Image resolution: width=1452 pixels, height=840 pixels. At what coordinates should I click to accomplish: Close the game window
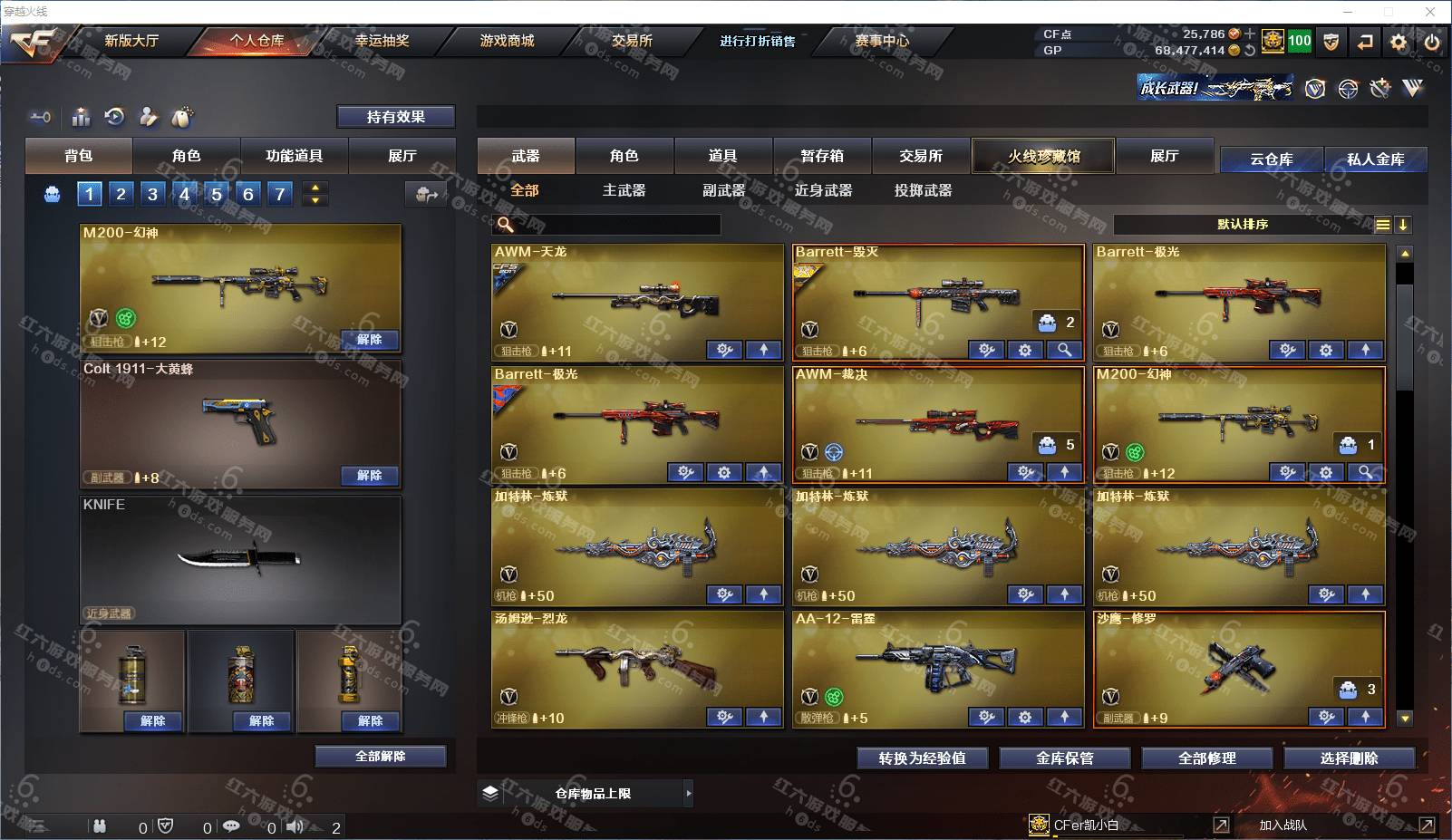1430,12
